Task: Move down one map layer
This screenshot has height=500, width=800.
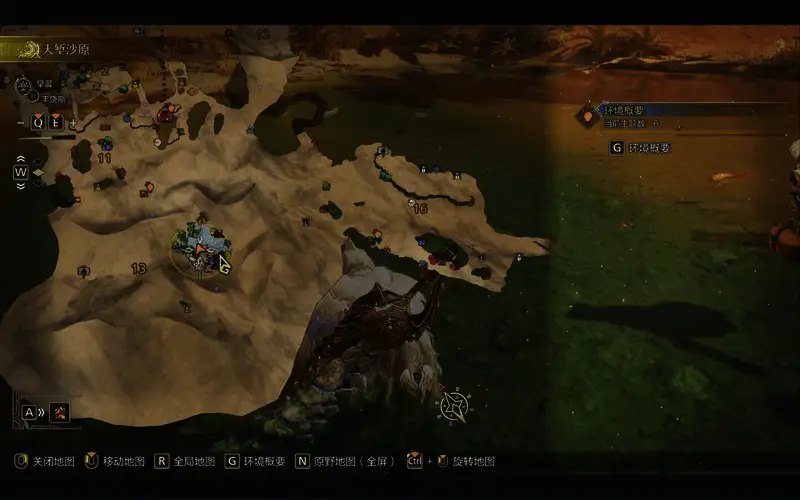Action: [20, 185]
